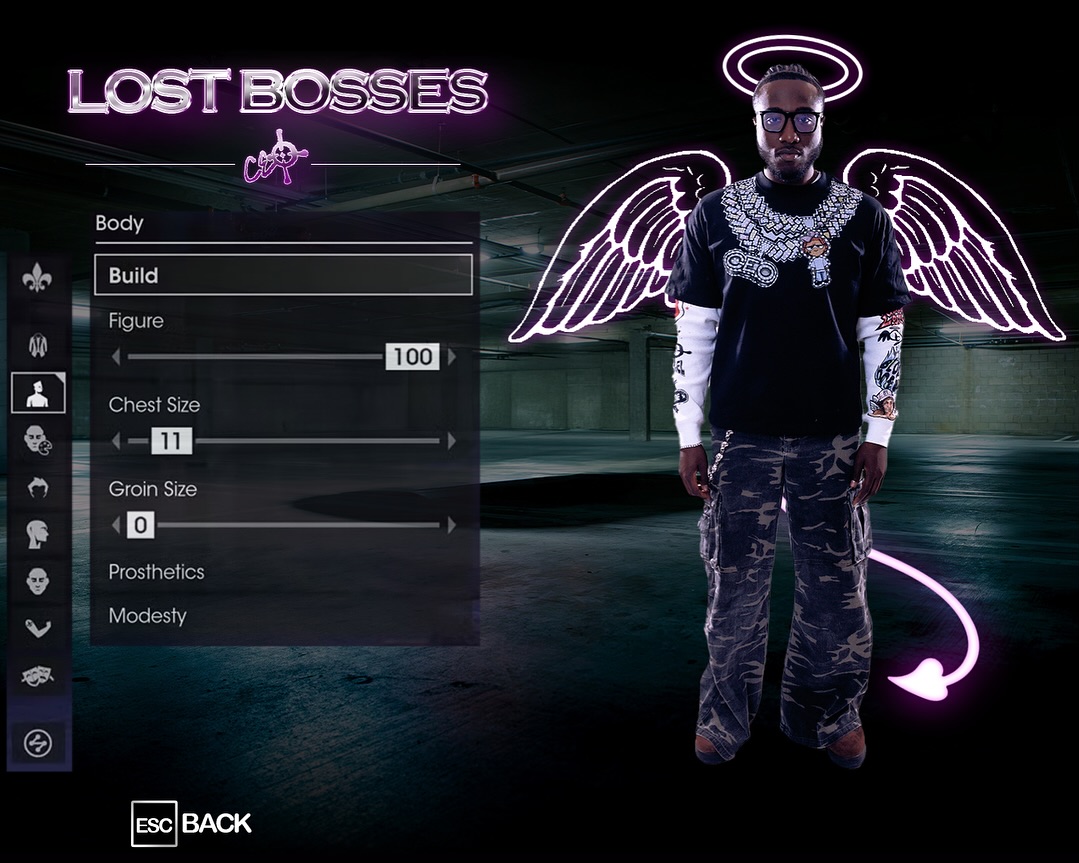Select the Build menu entry
1079x863 pixels.
pyautogui.click(x=283, y=275)
